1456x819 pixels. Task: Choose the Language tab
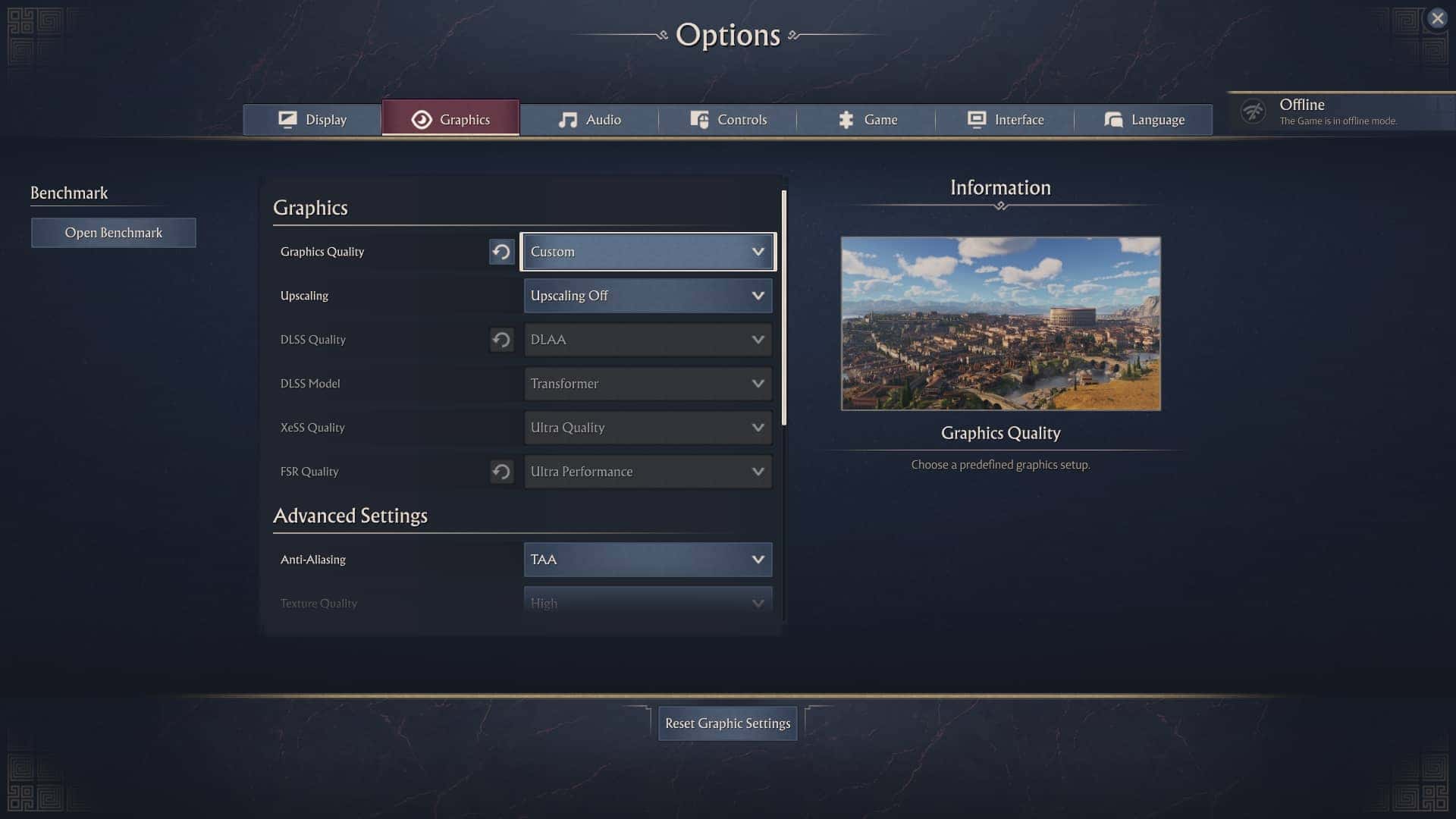click(x=1144, y=120)
